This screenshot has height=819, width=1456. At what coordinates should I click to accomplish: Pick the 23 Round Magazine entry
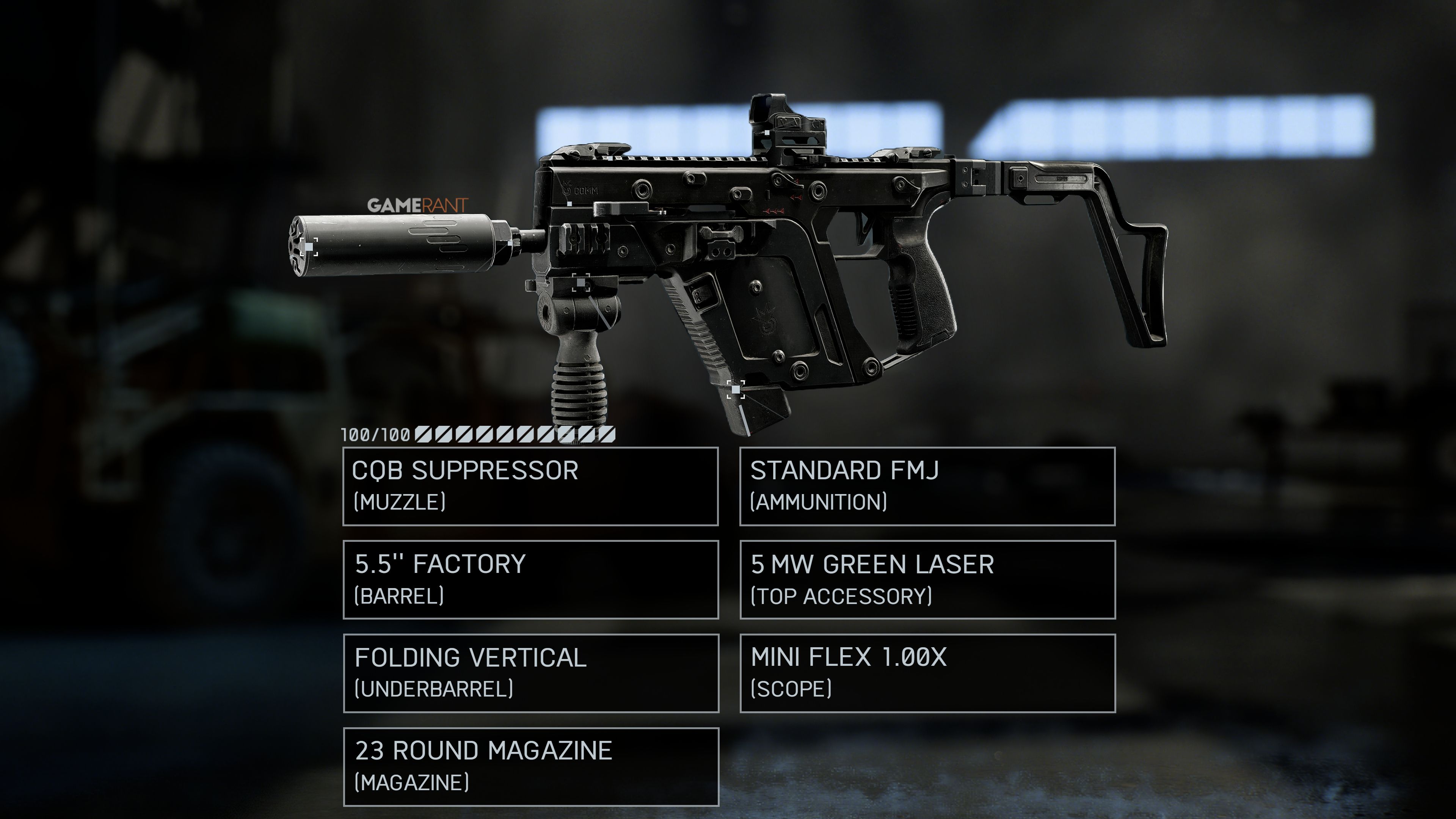530,766
